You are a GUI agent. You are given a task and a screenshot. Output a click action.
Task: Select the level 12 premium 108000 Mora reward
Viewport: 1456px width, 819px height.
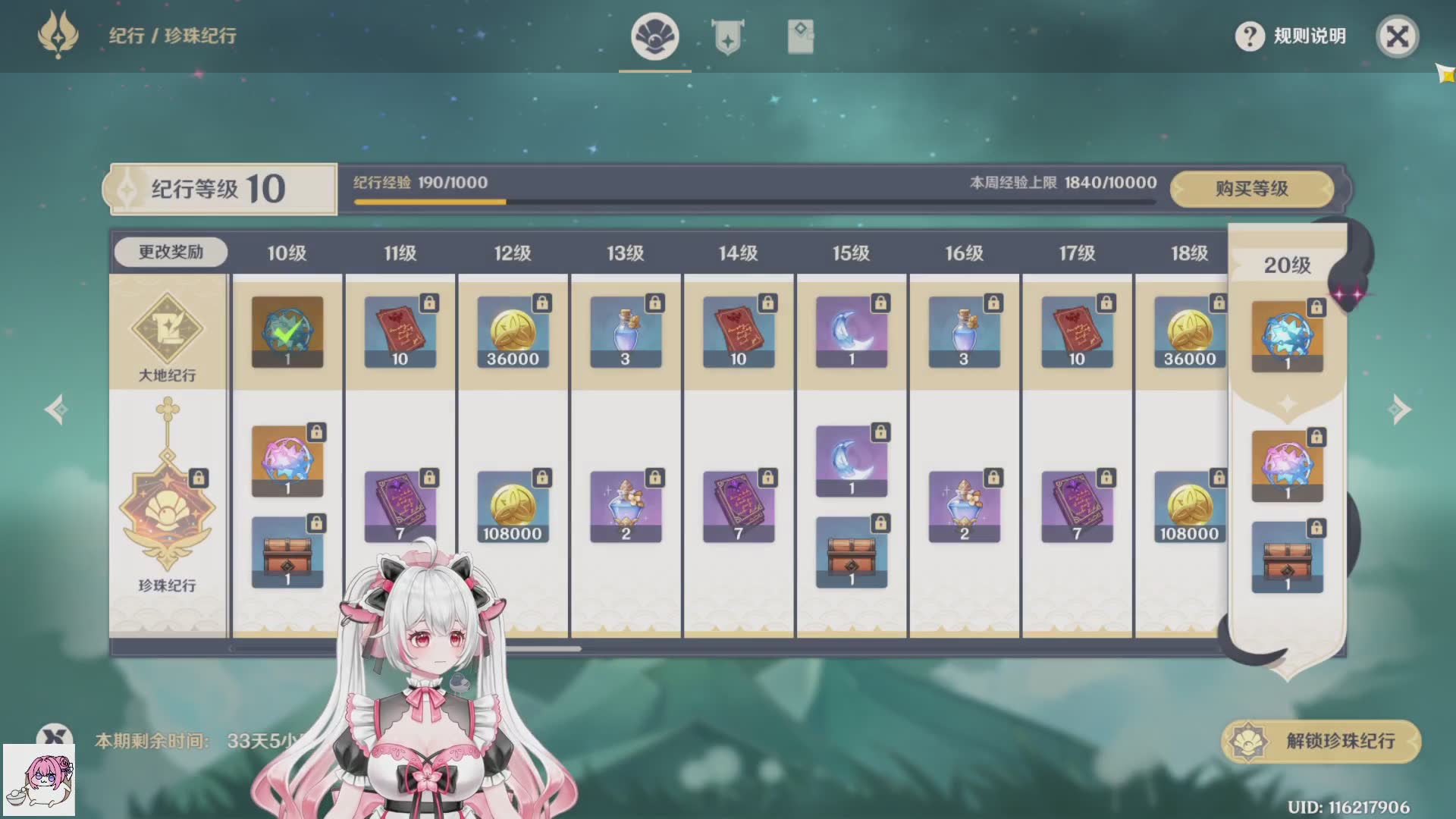[x=513, y=507]
